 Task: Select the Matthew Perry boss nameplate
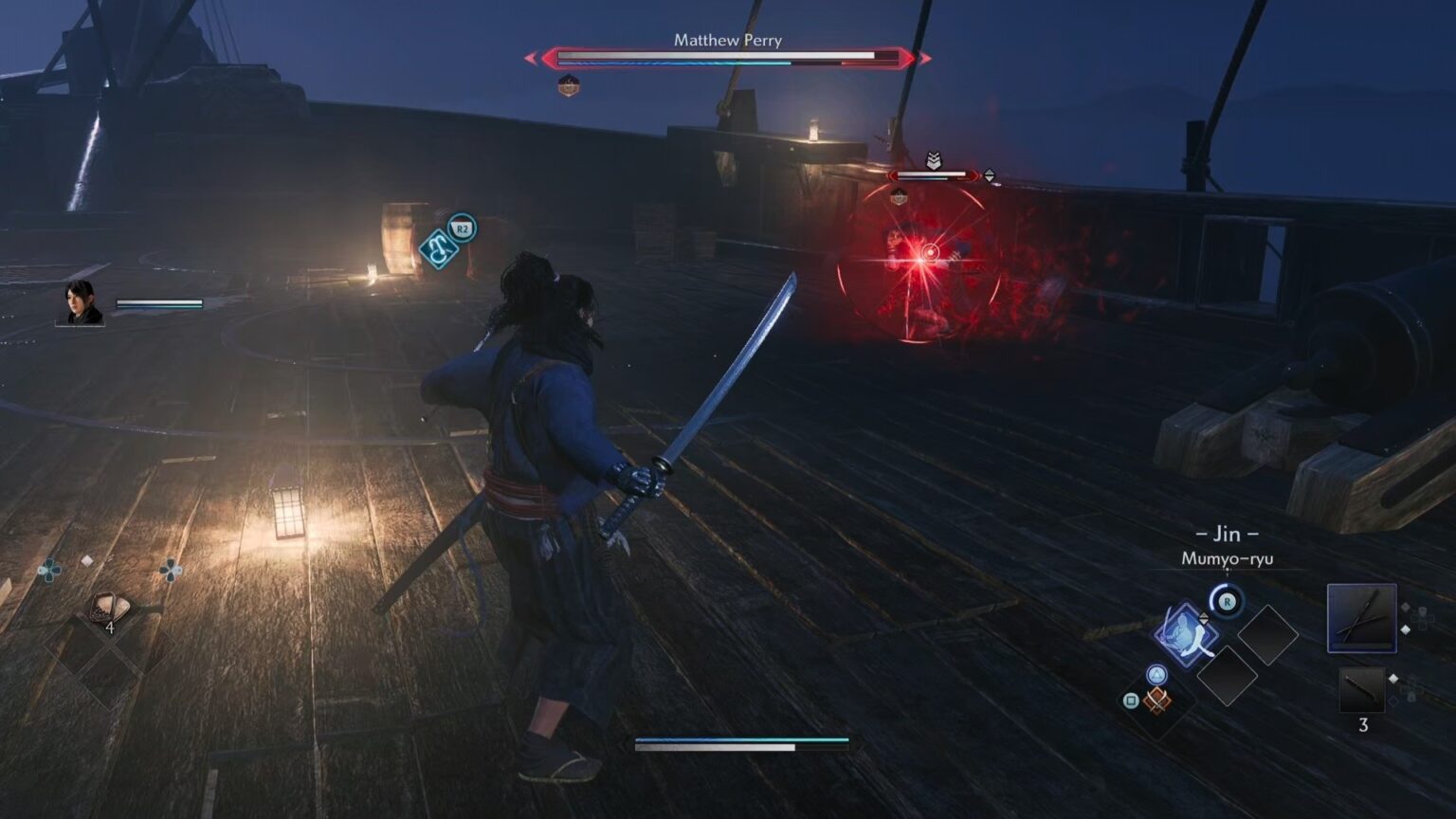[x=728, y=41]
